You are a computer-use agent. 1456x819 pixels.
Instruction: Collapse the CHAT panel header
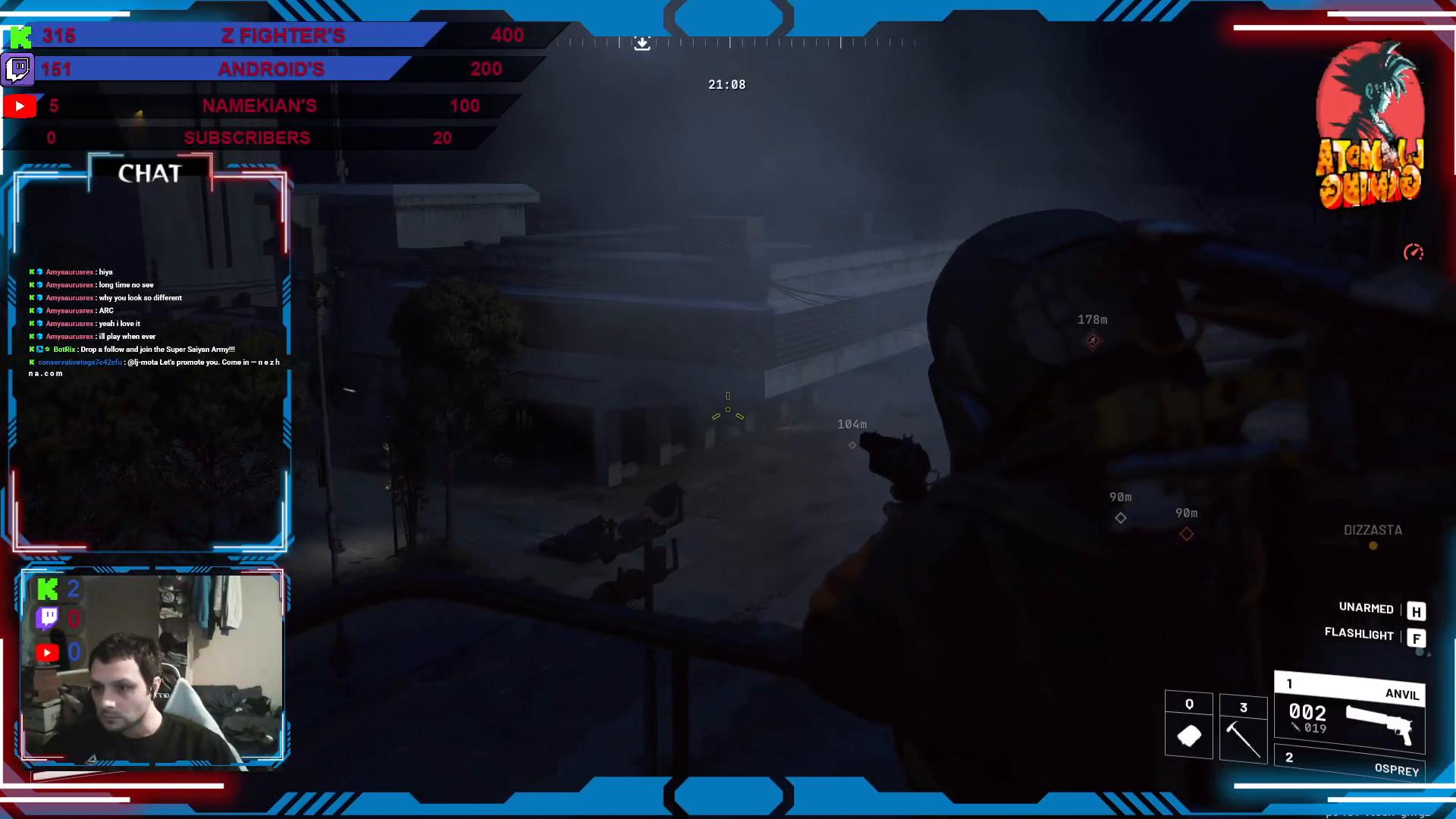(151, 173)
